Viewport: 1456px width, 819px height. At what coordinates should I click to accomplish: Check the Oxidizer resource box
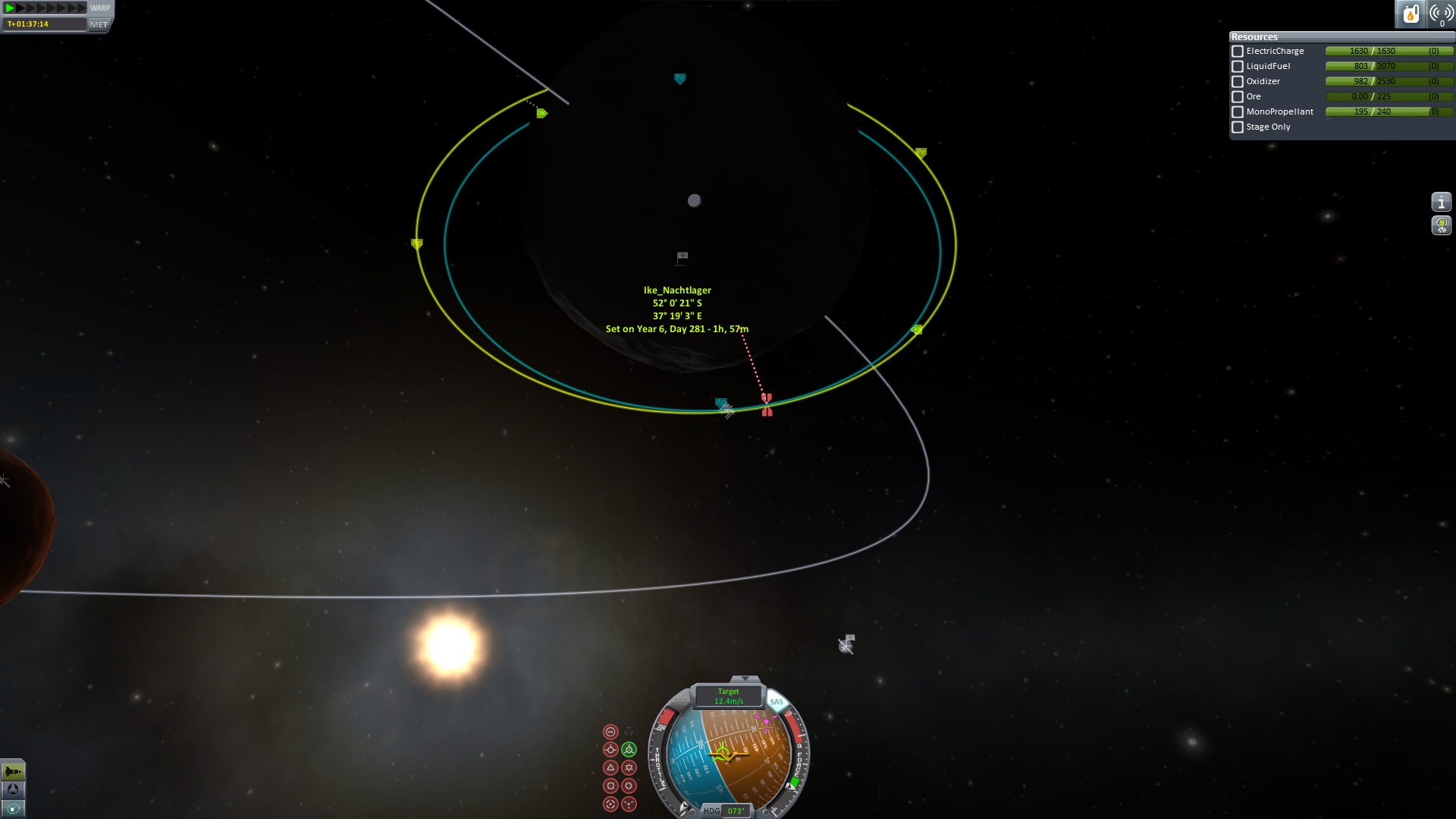click(x=1238, y=82)
